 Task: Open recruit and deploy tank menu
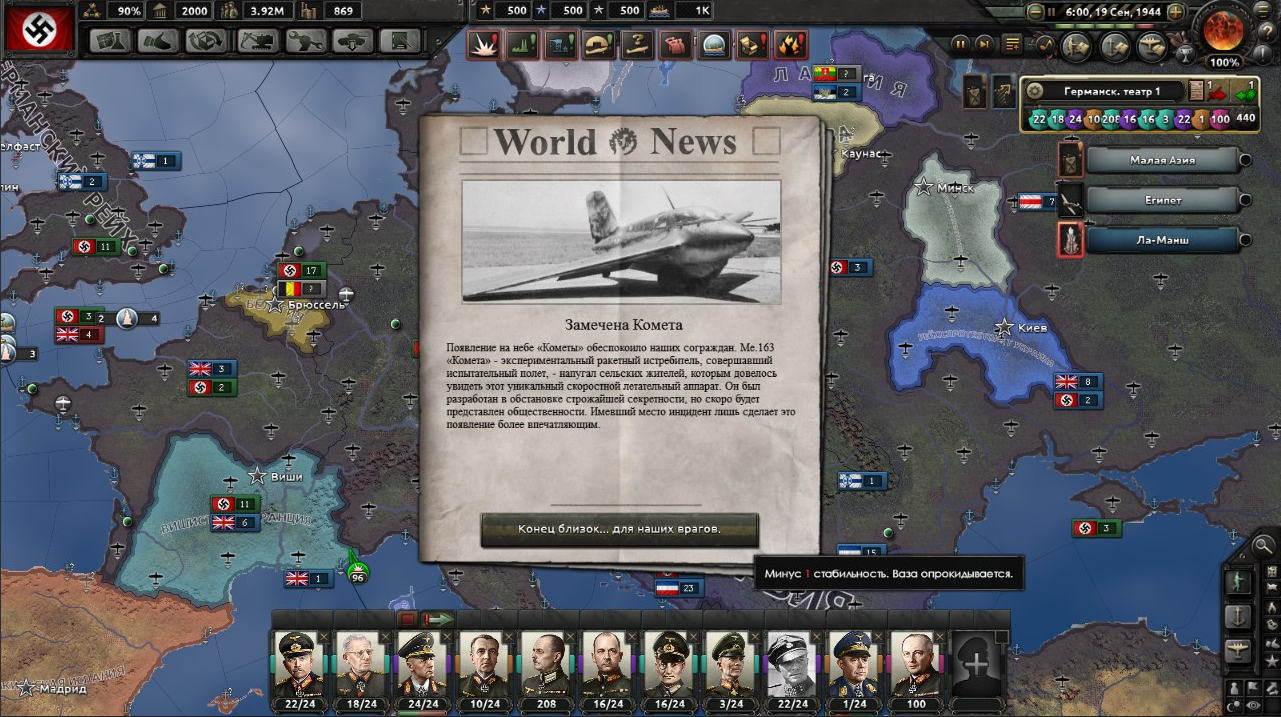pos(354,41)
